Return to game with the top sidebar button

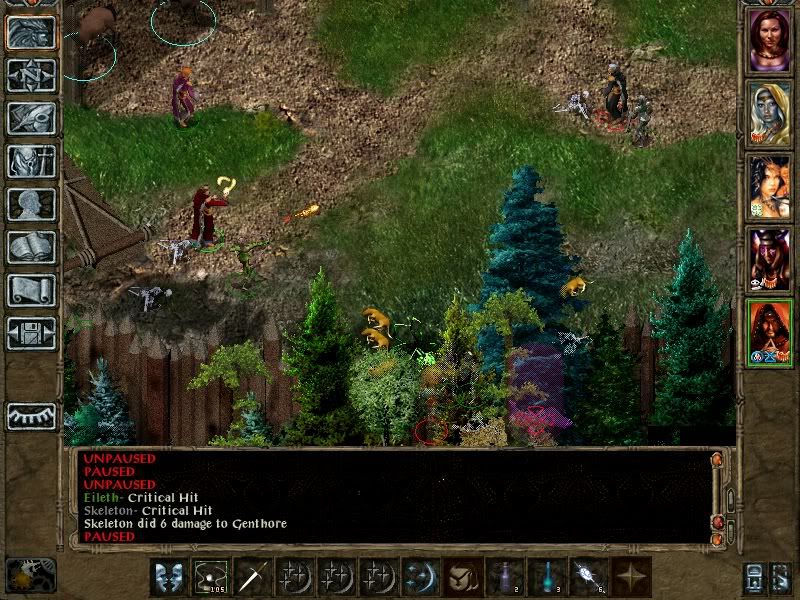pyautogui.click(x=31, y=32)
